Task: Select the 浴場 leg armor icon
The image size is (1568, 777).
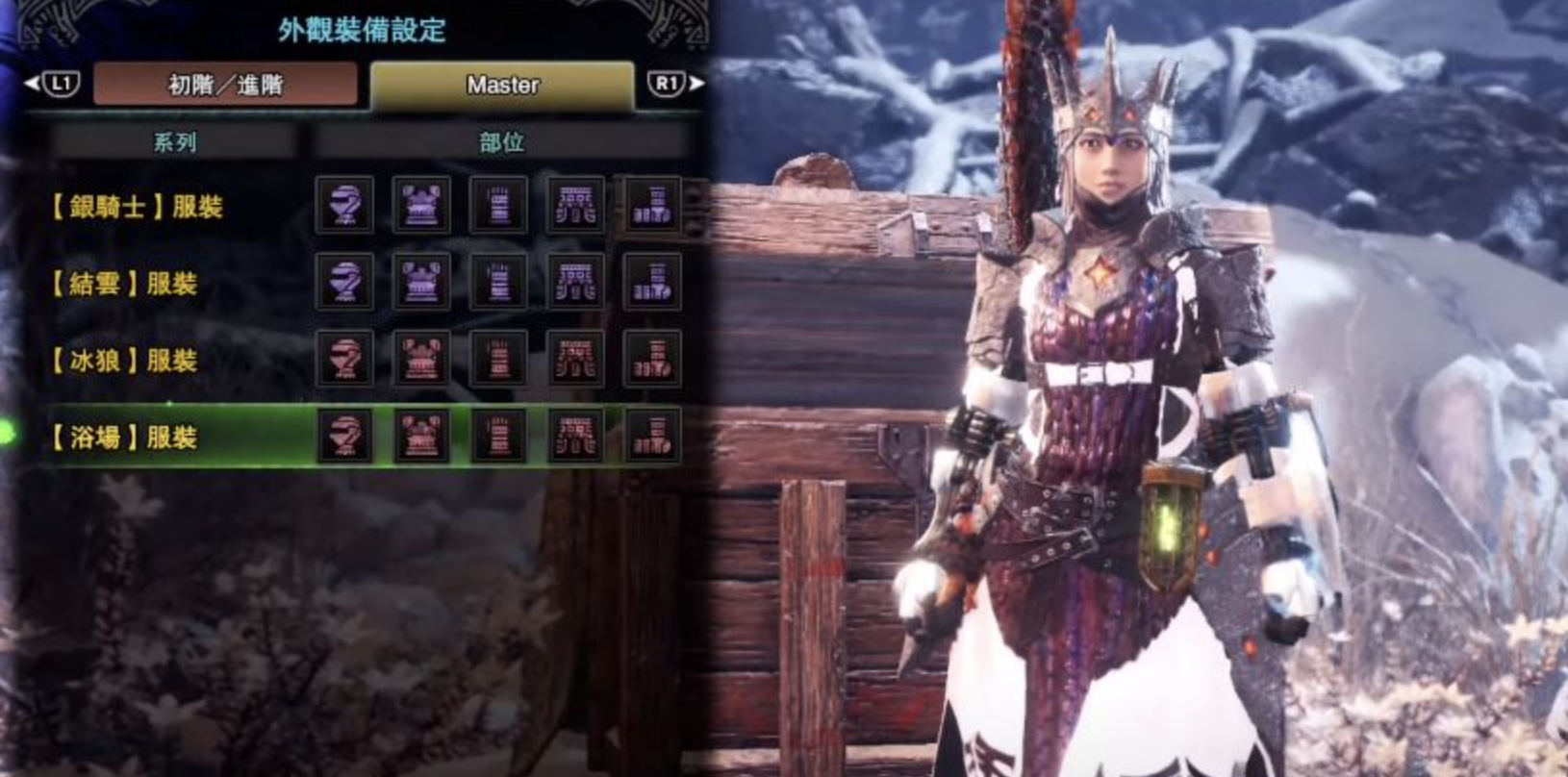Action: [x=652, y=436]
